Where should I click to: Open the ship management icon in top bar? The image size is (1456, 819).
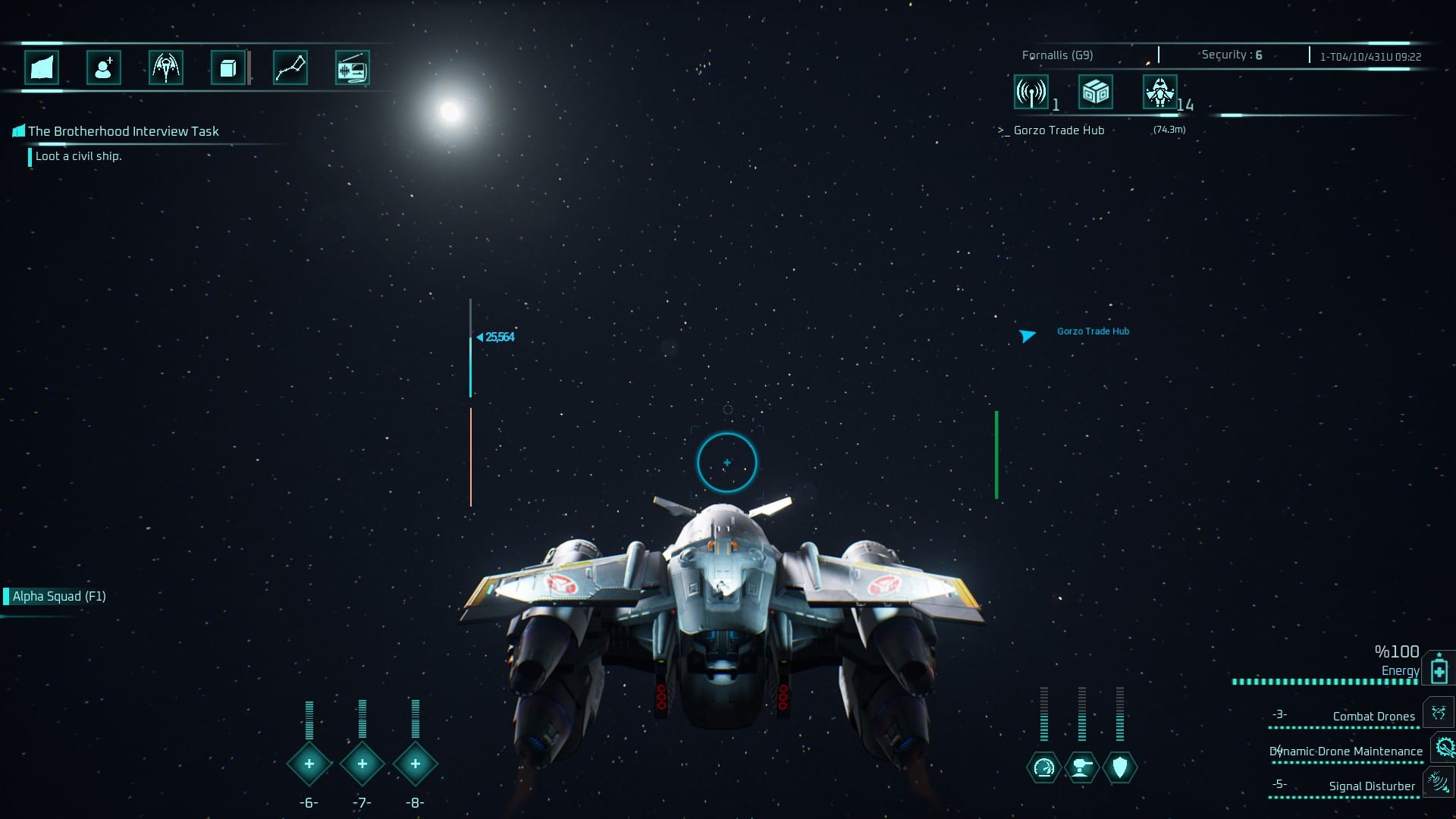tap(166, 68)
